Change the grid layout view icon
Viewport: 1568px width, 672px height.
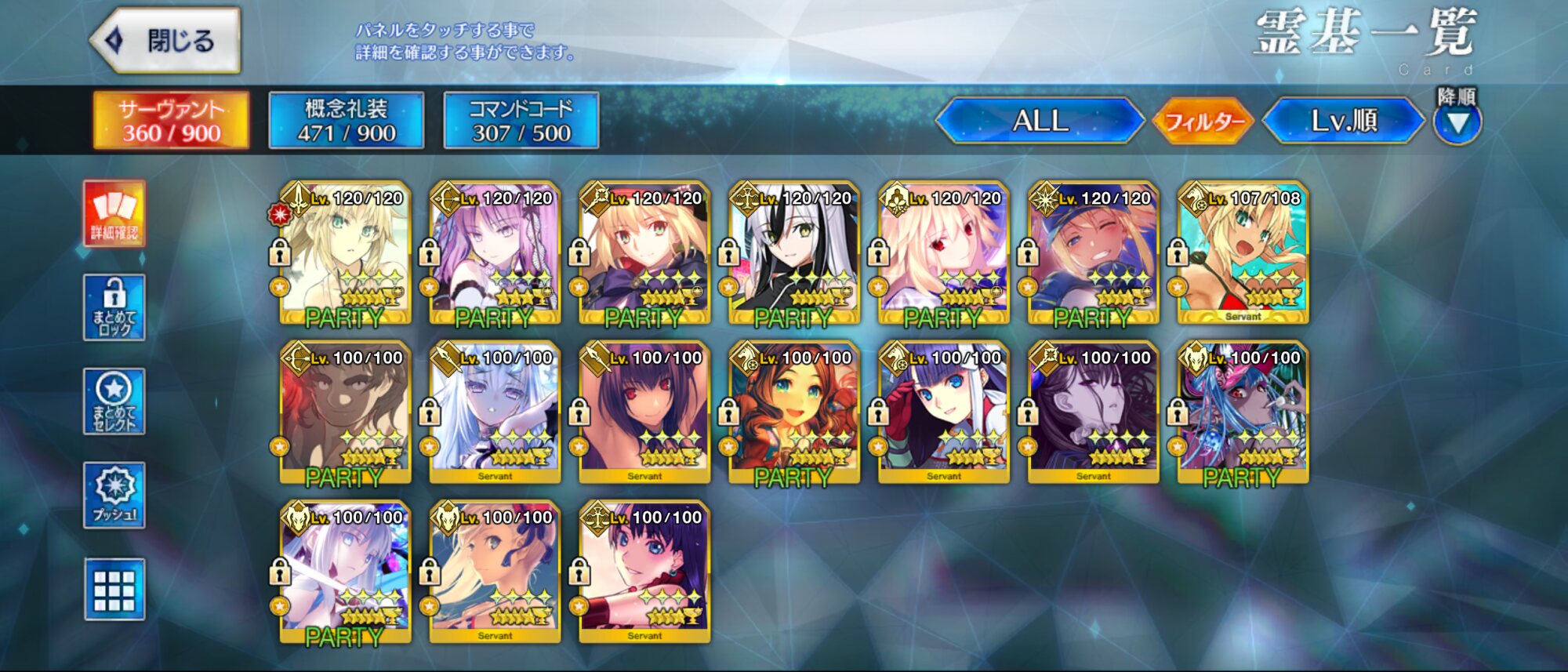point(114,590)
